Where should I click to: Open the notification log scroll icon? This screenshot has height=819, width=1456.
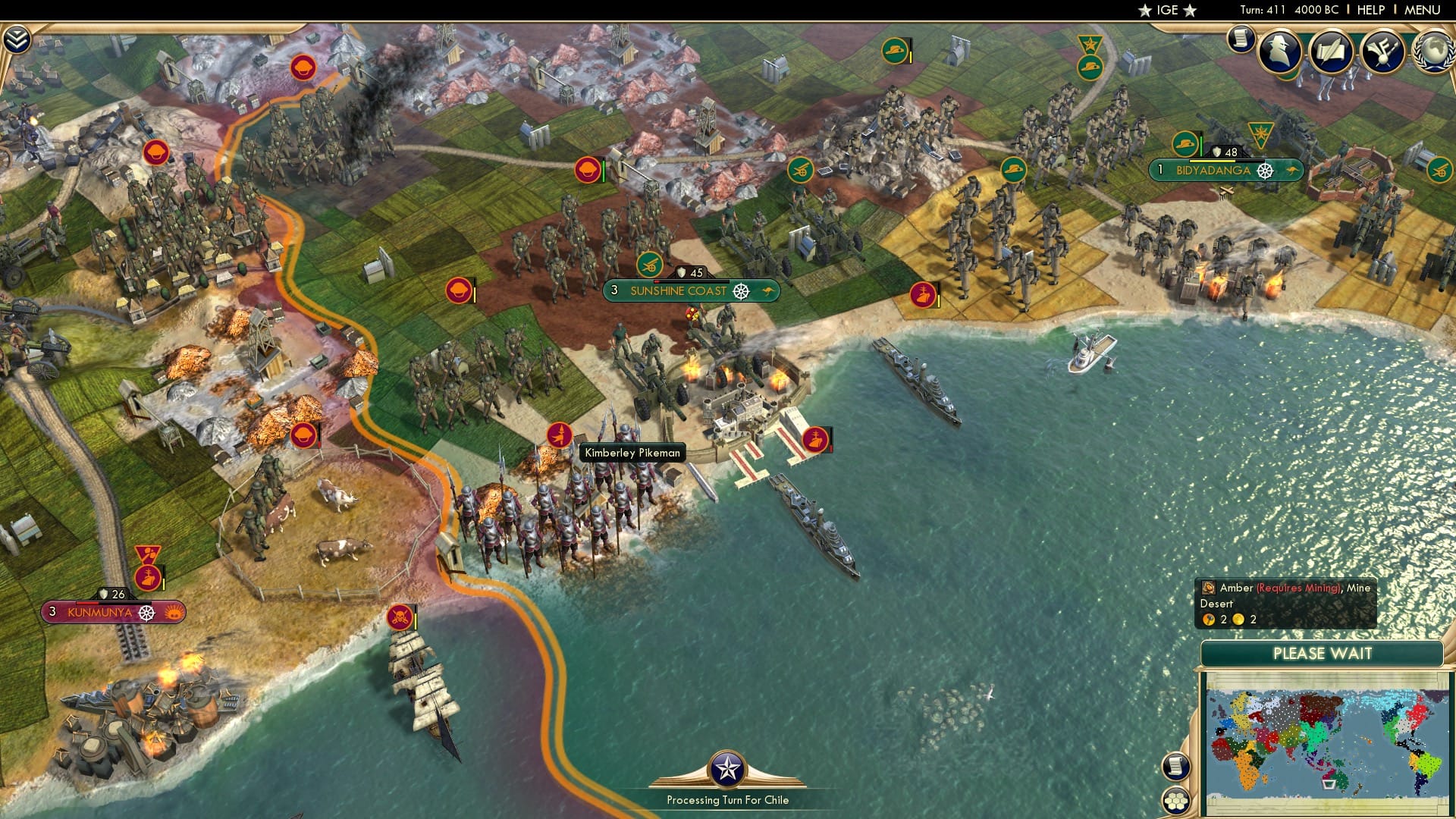click(1241, 38)
